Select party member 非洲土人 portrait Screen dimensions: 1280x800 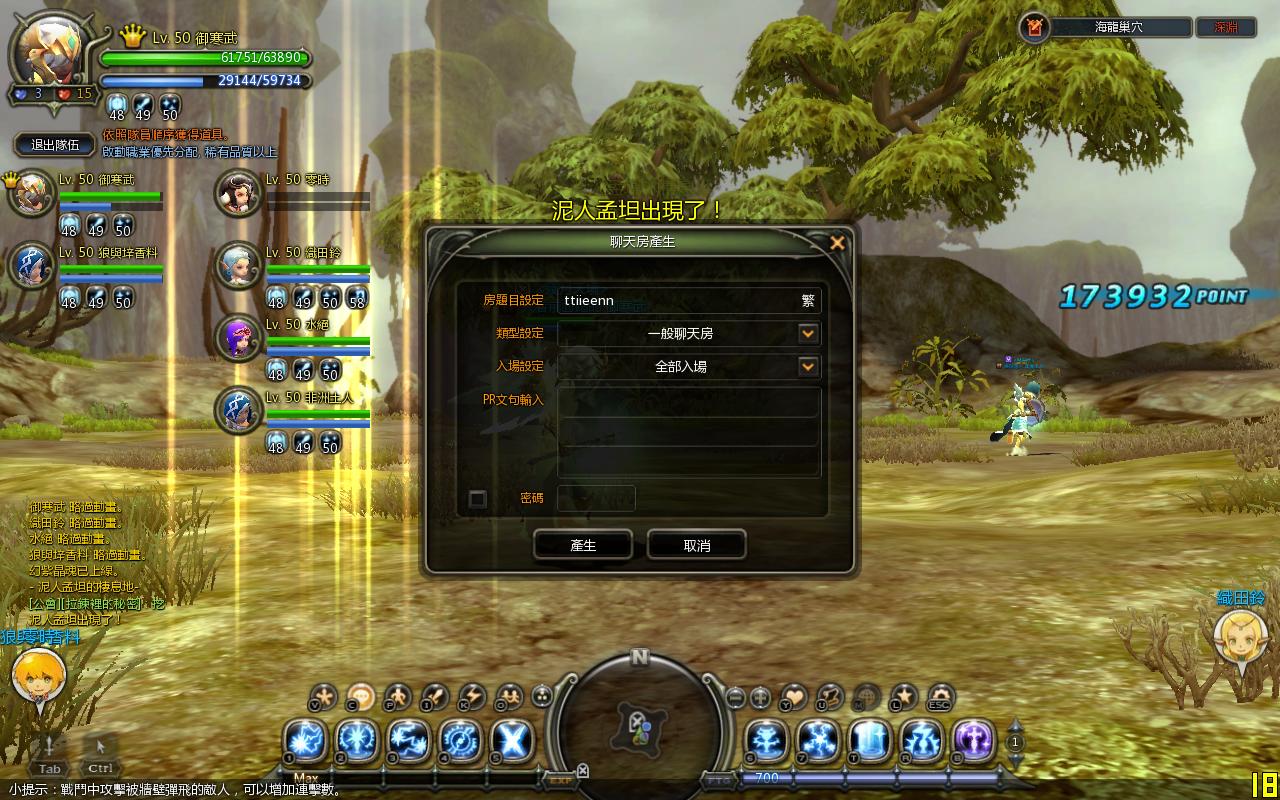pyautogui.click(x=239, y=410)
